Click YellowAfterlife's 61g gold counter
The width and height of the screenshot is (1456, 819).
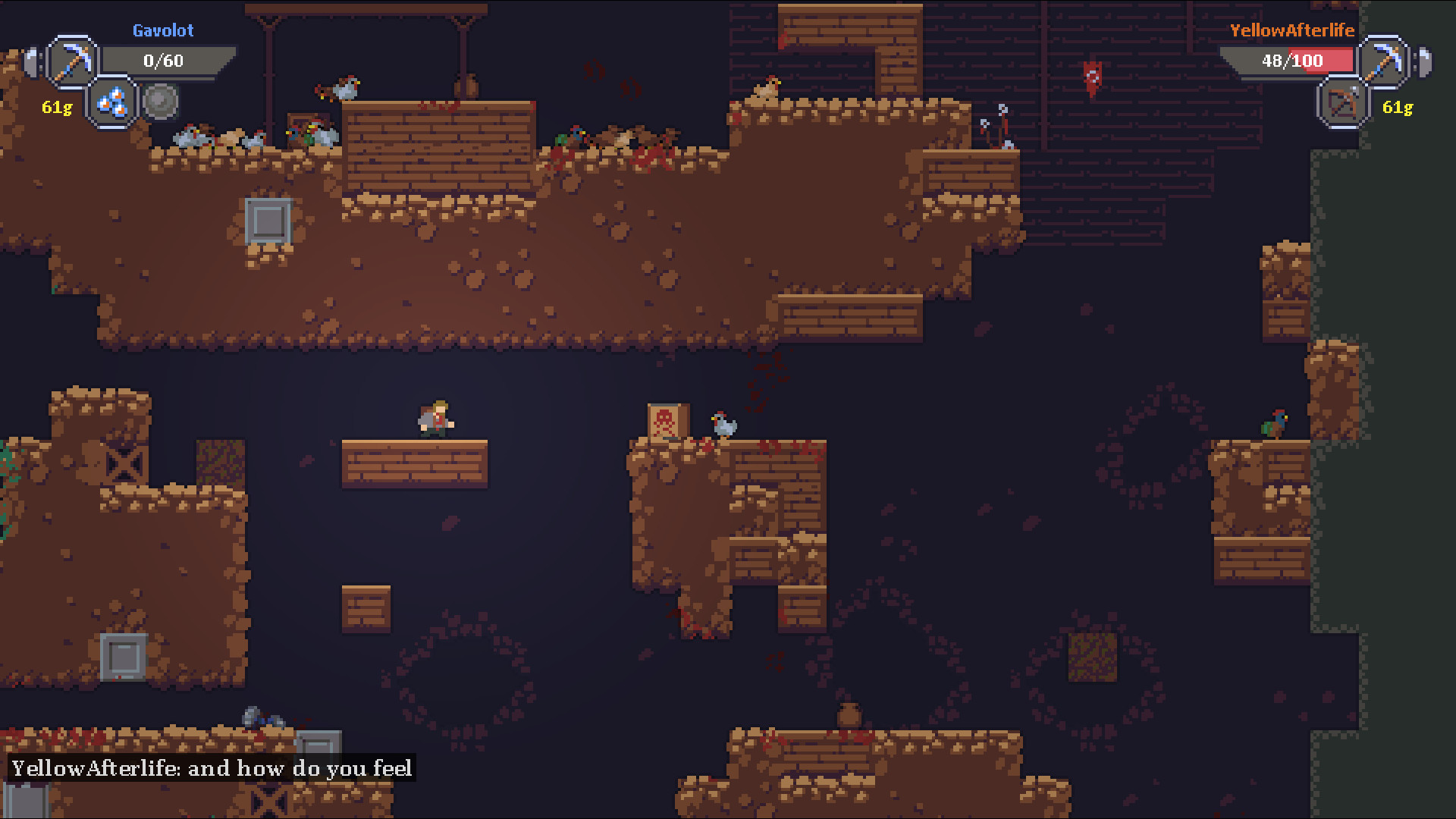point(1398,107)
